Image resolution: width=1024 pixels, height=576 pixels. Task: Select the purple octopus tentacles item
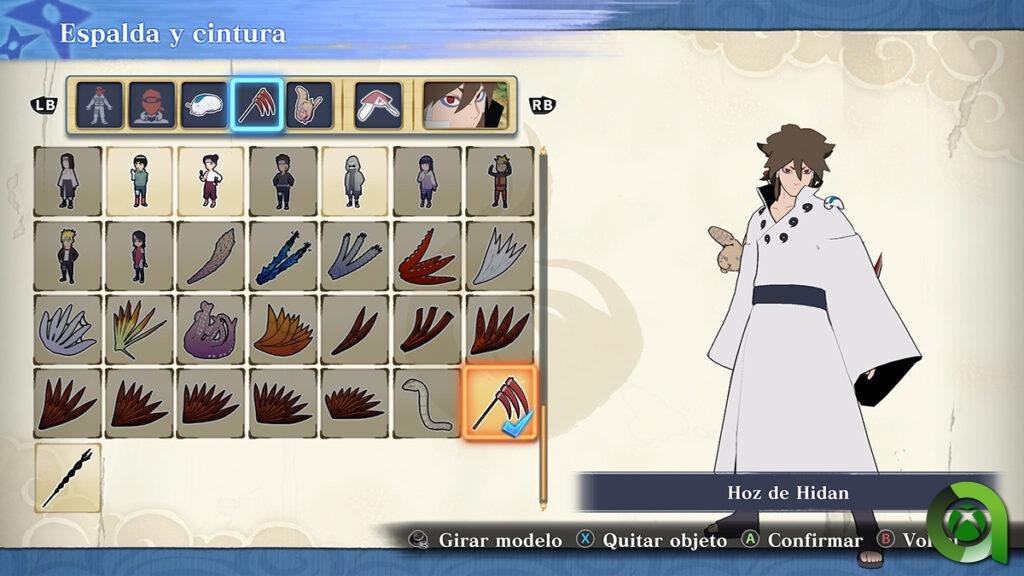(211, 329)
